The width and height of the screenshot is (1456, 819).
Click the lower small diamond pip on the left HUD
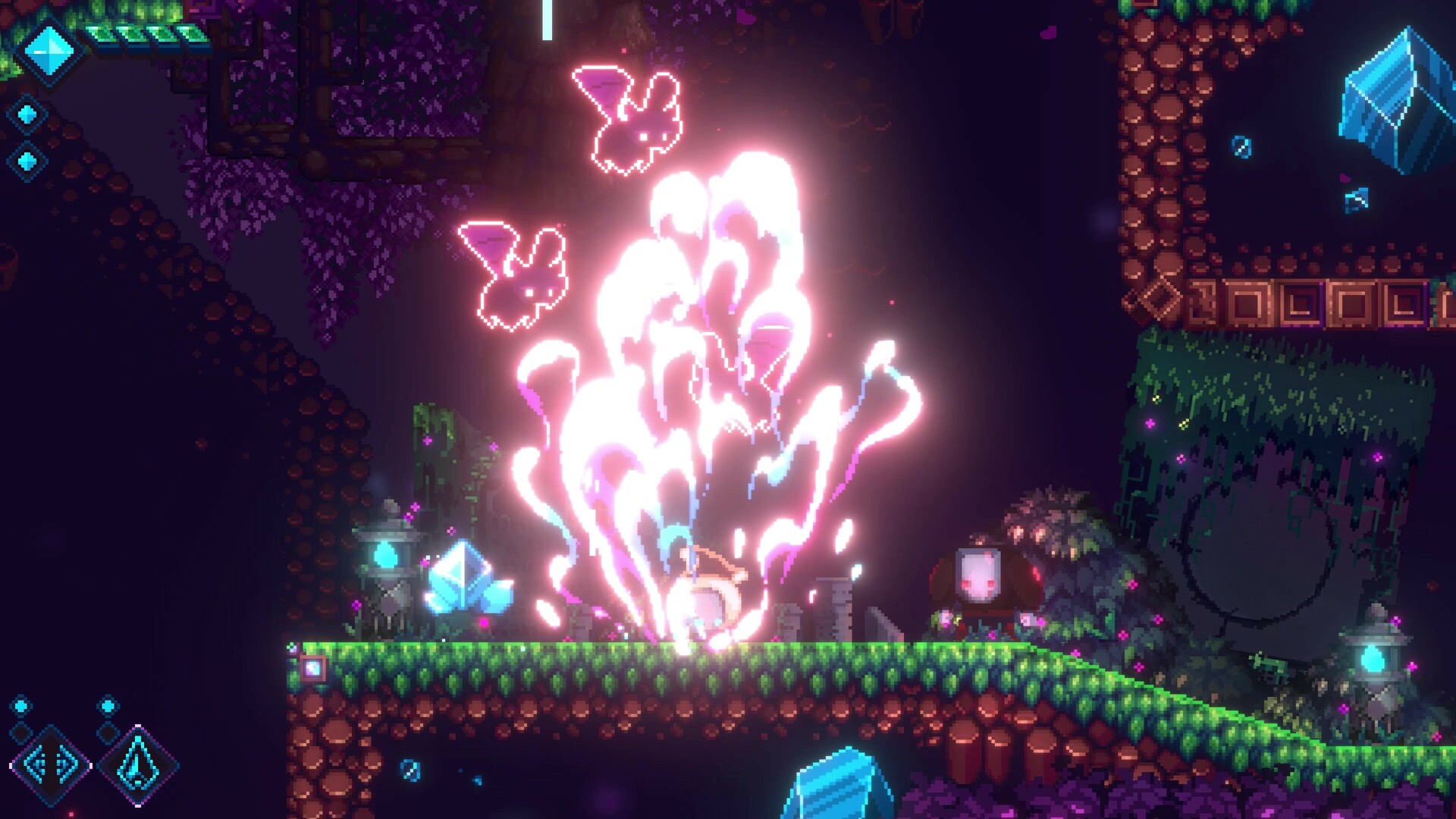tap(27, 161)
